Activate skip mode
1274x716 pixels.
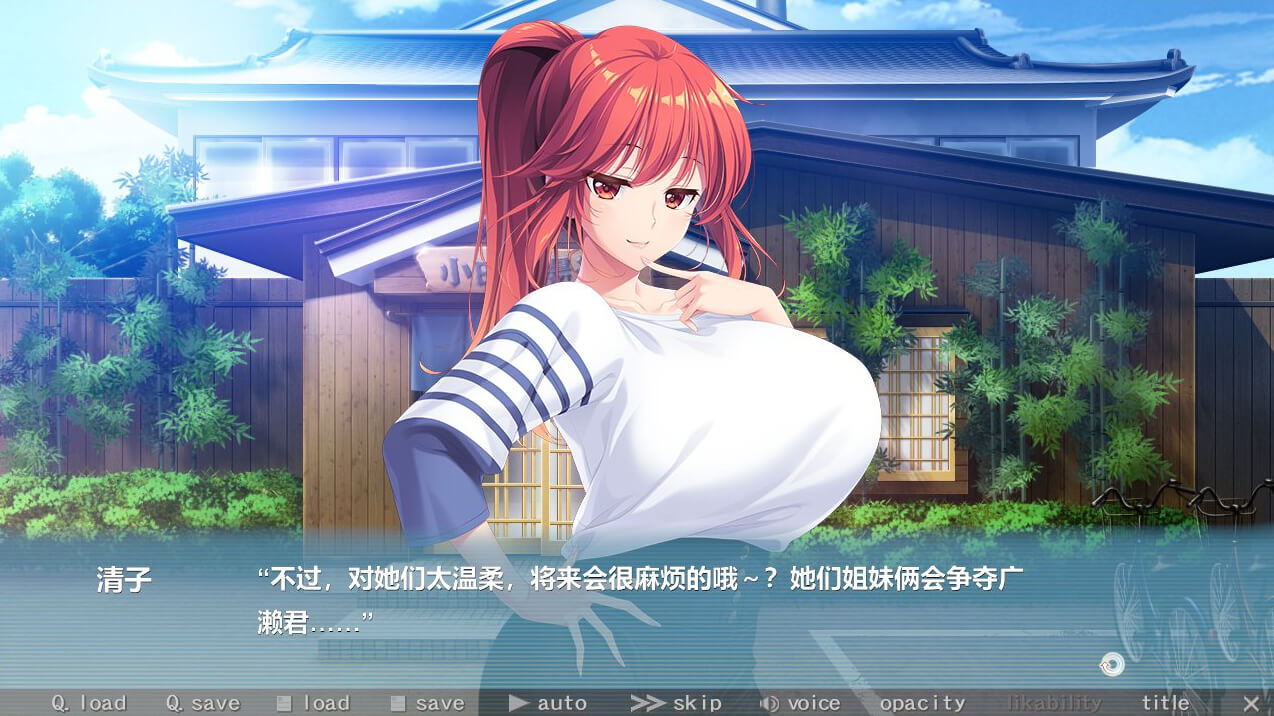click(x=676, y=703)
